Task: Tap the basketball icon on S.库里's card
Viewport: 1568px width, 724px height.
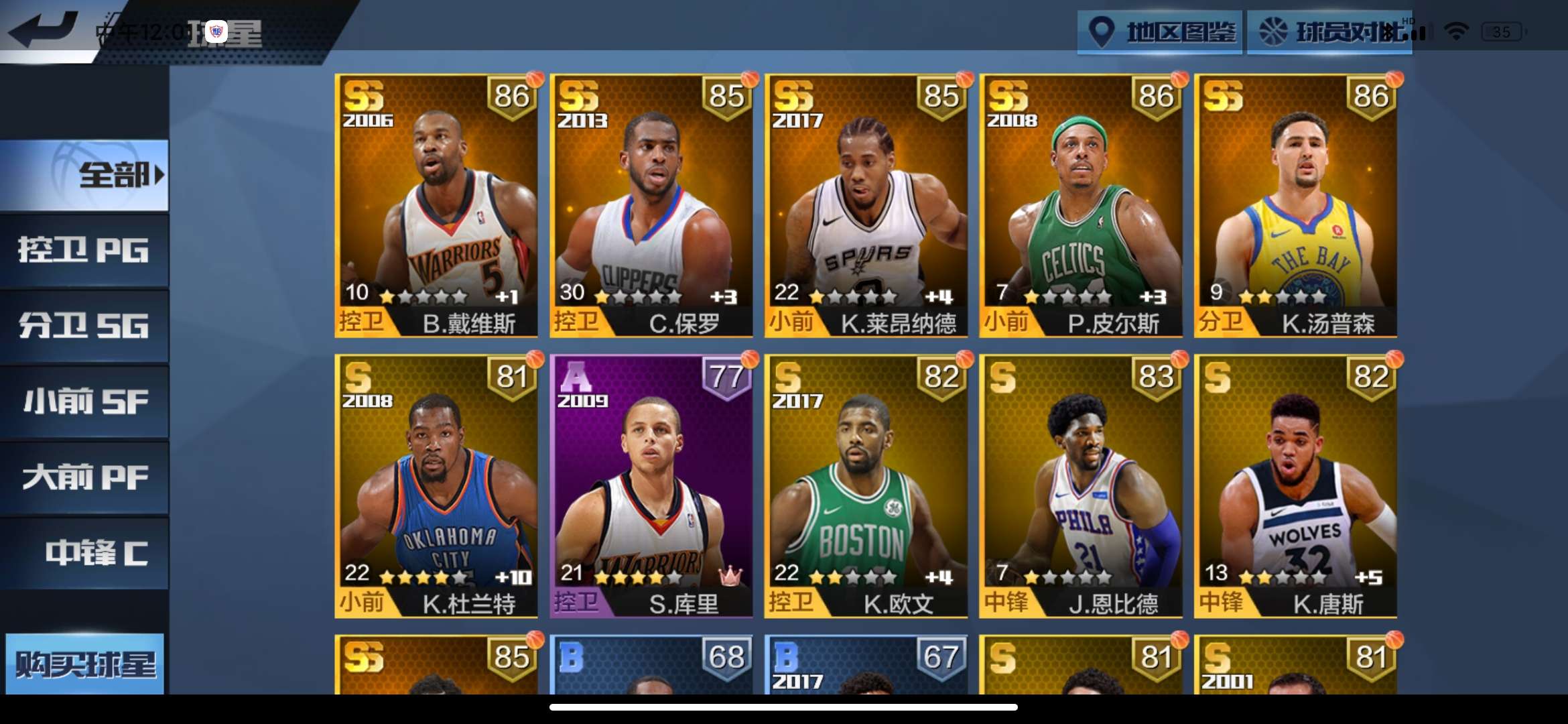Action: point(748,361)
